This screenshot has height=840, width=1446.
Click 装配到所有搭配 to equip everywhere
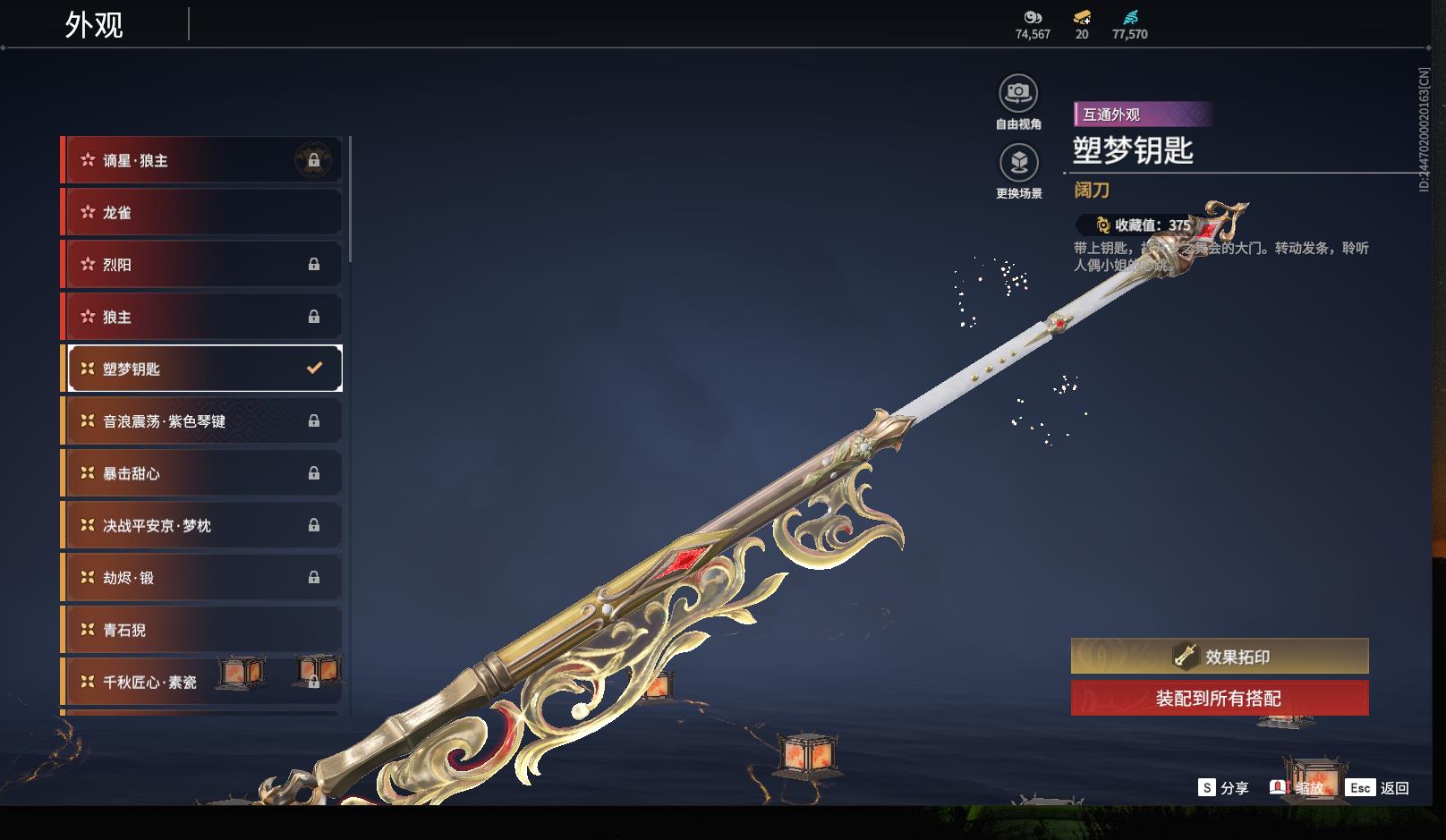pyautogui.click(x=1220, y=699)
